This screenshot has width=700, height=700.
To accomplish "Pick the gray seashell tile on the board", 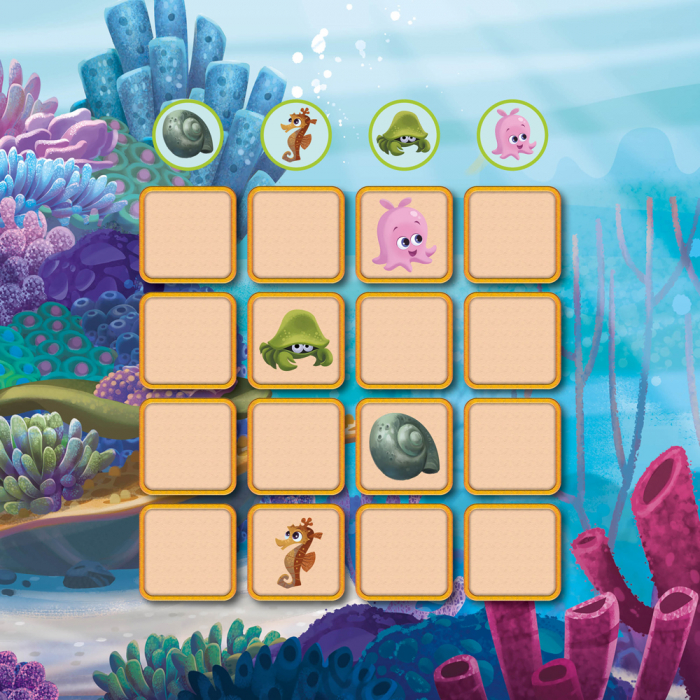I will (404, 447).
